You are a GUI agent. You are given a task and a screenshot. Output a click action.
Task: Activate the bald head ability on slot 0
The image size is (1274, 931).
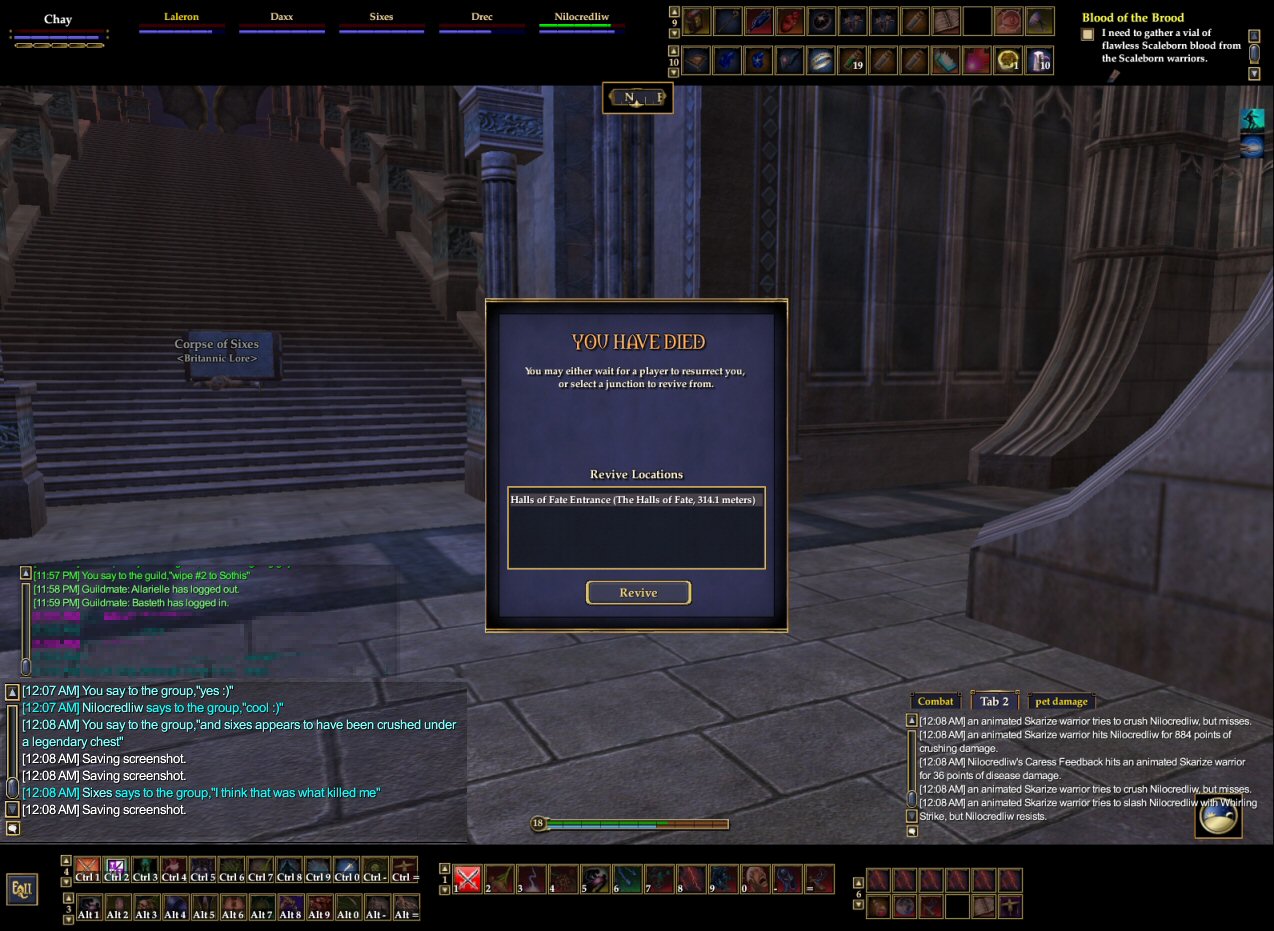(756, 879)
